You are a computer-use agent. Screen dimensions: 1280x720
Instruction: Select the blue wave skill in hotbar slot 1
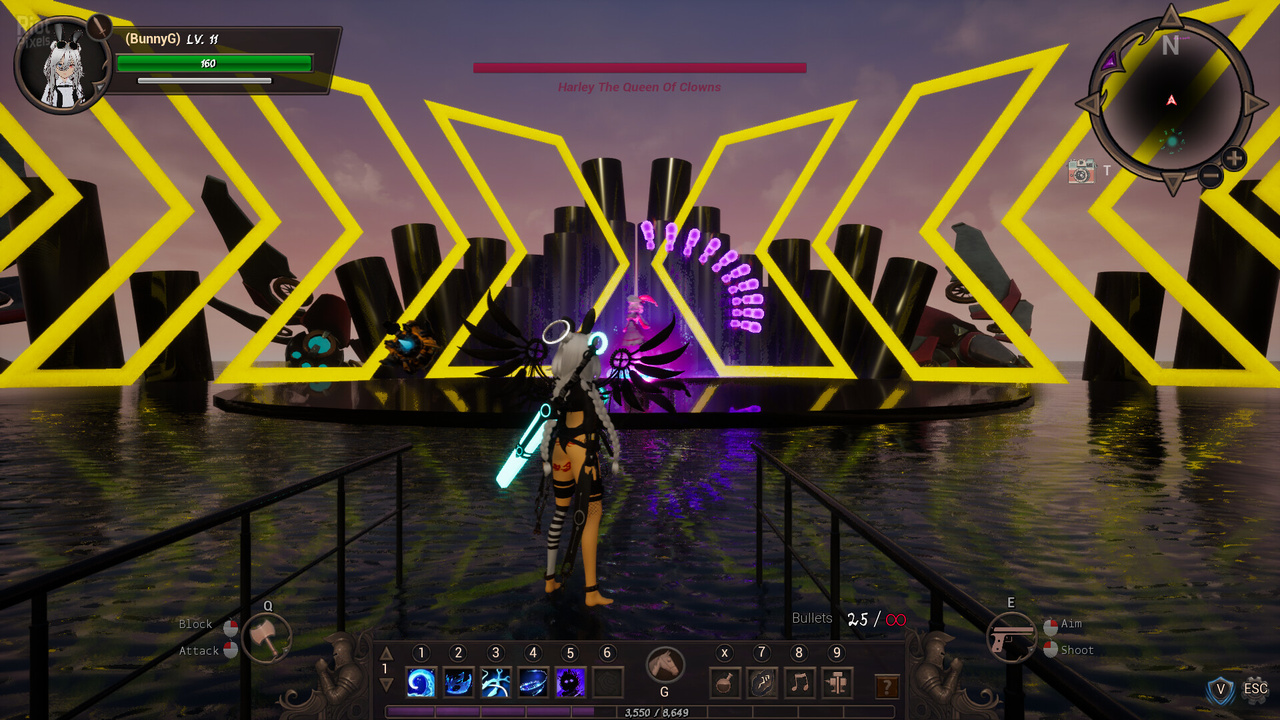tap(421, 681)
